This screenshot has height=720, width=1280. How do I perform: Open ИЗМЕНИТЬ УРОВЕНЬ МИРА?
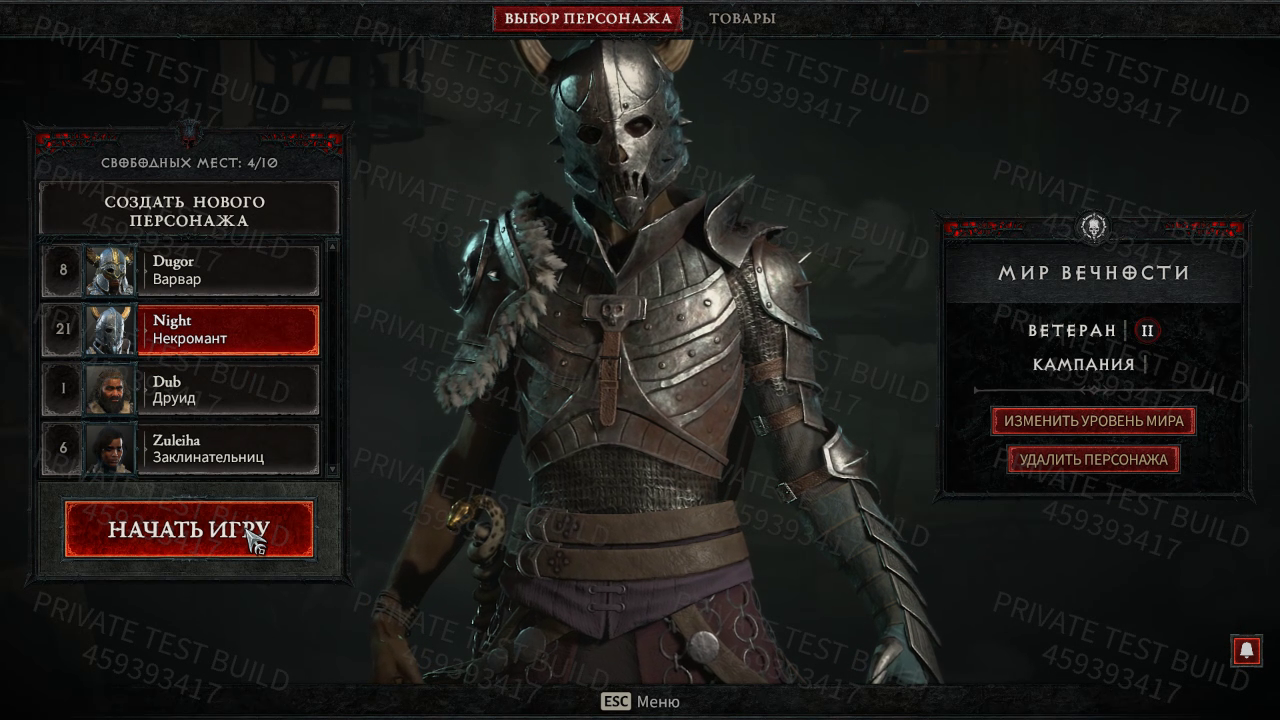1094,420
